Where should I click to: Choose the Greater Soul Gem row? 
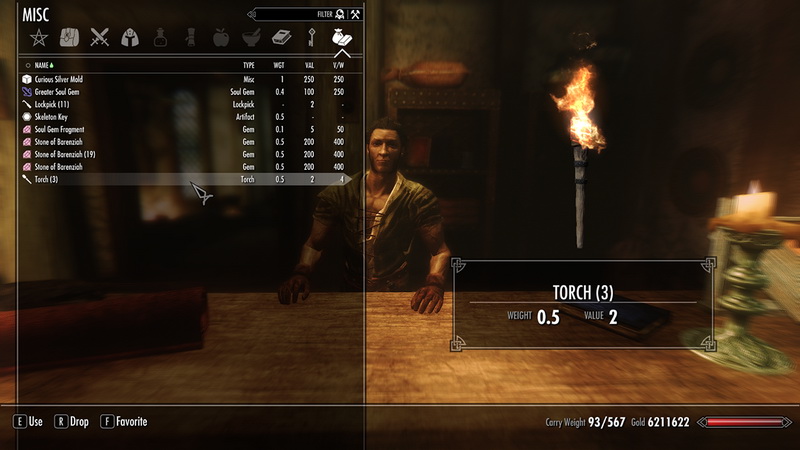click(x=62, y=92)
